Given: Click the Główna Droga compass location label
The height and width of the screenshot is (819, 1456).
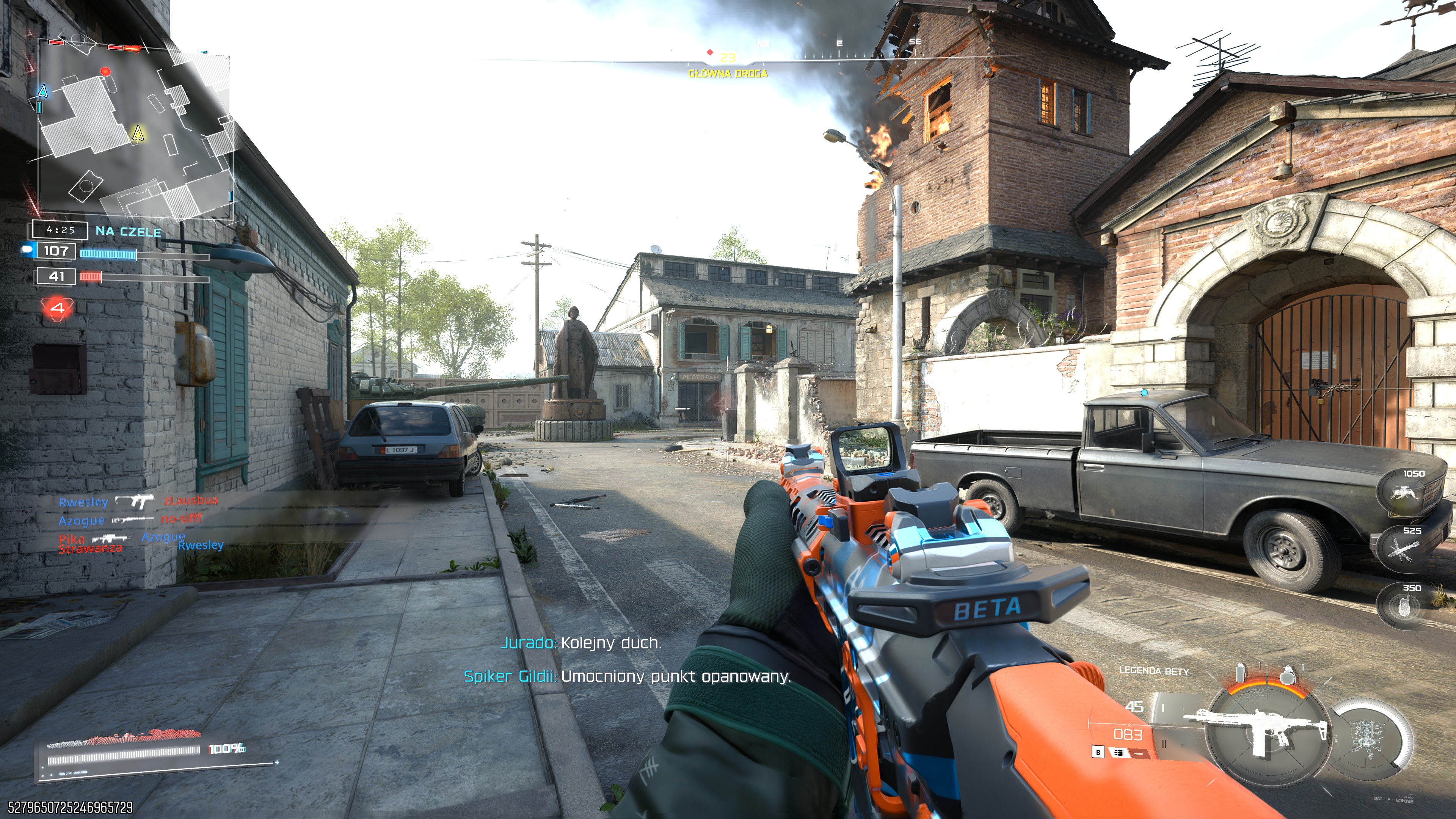Looking at the screenshot, I should (x=728, y=74).
